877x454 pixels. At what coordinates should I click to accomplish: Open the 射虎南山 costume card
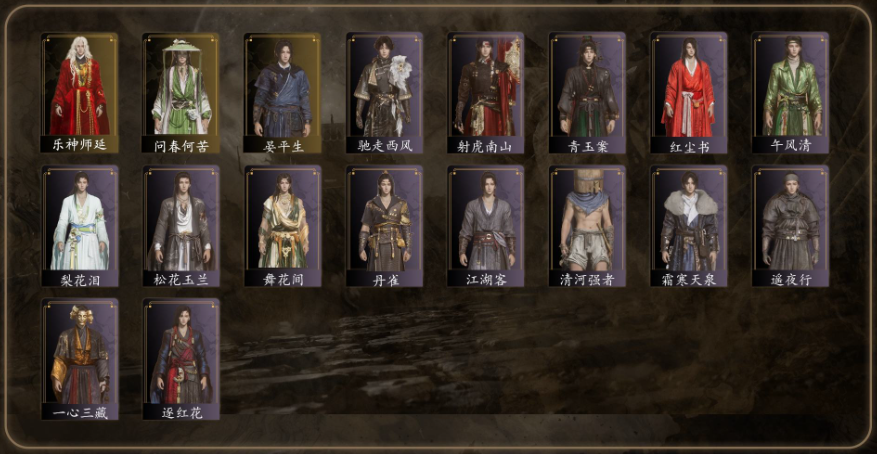(486, 93)
